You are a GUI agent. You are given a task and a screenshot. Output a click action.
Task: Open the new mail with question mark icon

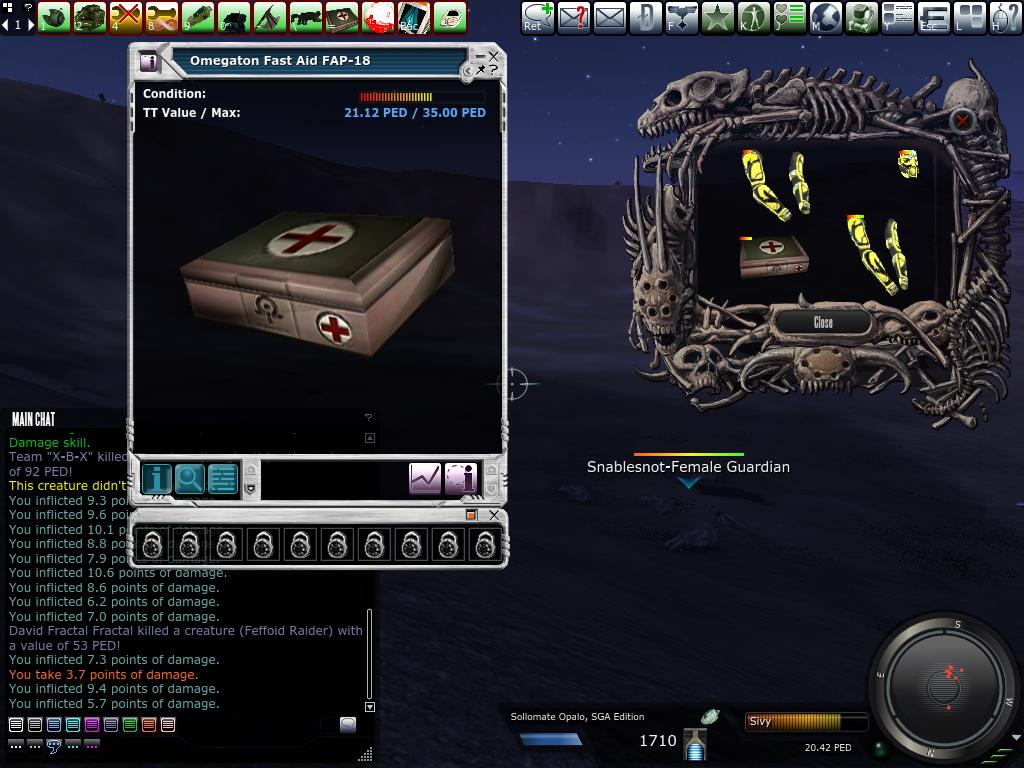pos(573,16)
